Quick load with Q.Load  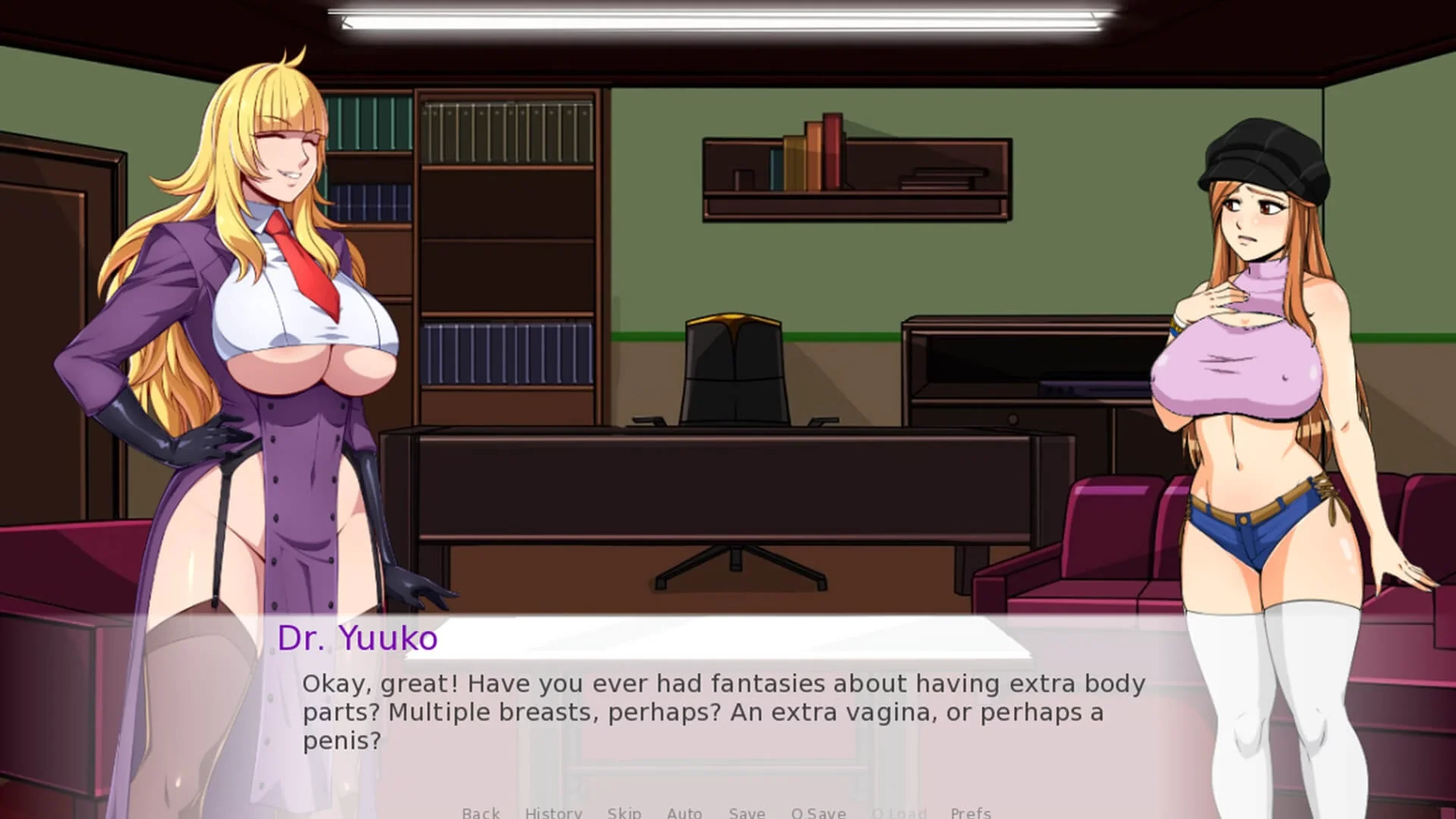[x=899, y=812]
